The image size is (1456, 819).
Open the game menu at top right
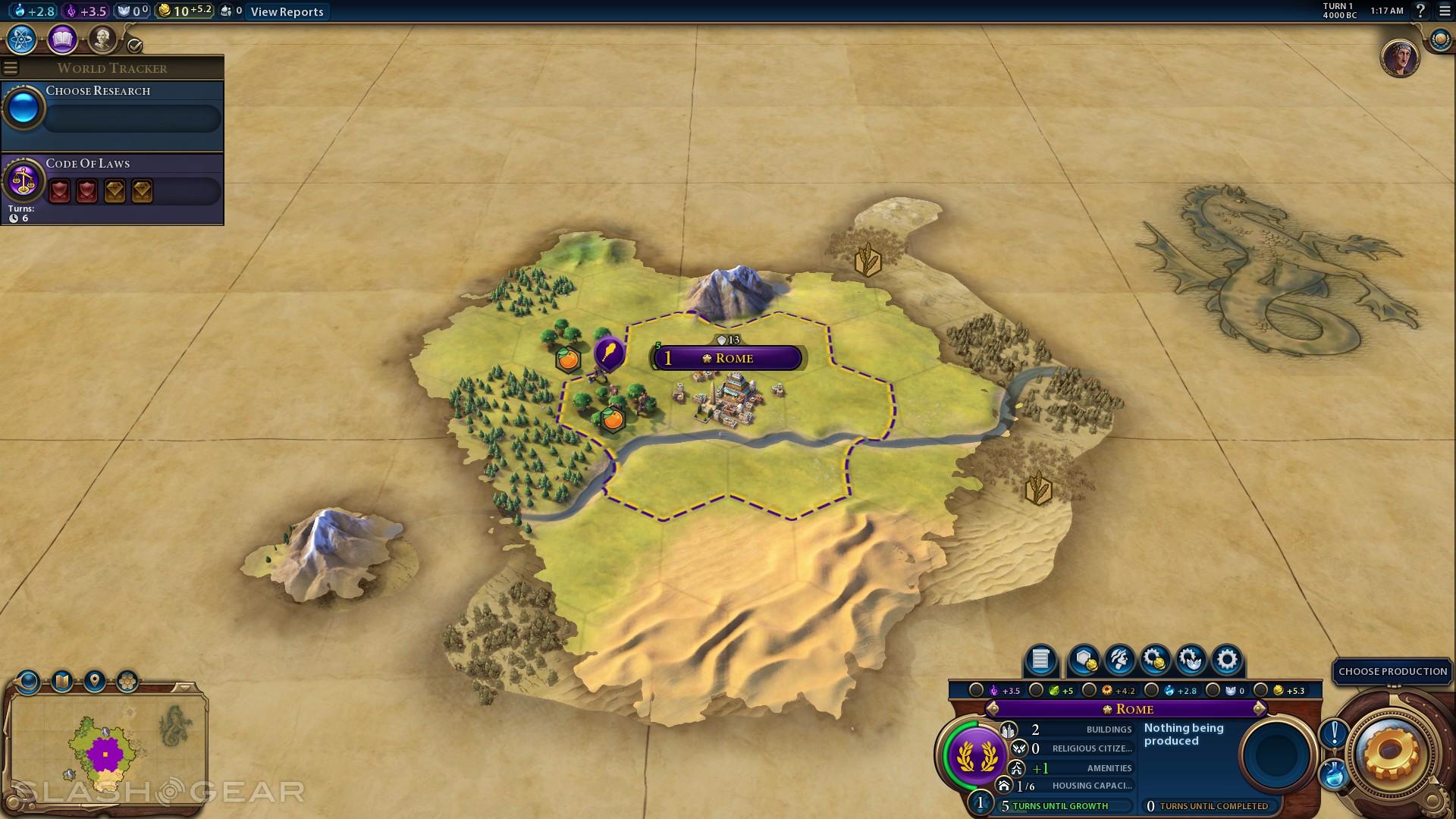(1444, 12)
